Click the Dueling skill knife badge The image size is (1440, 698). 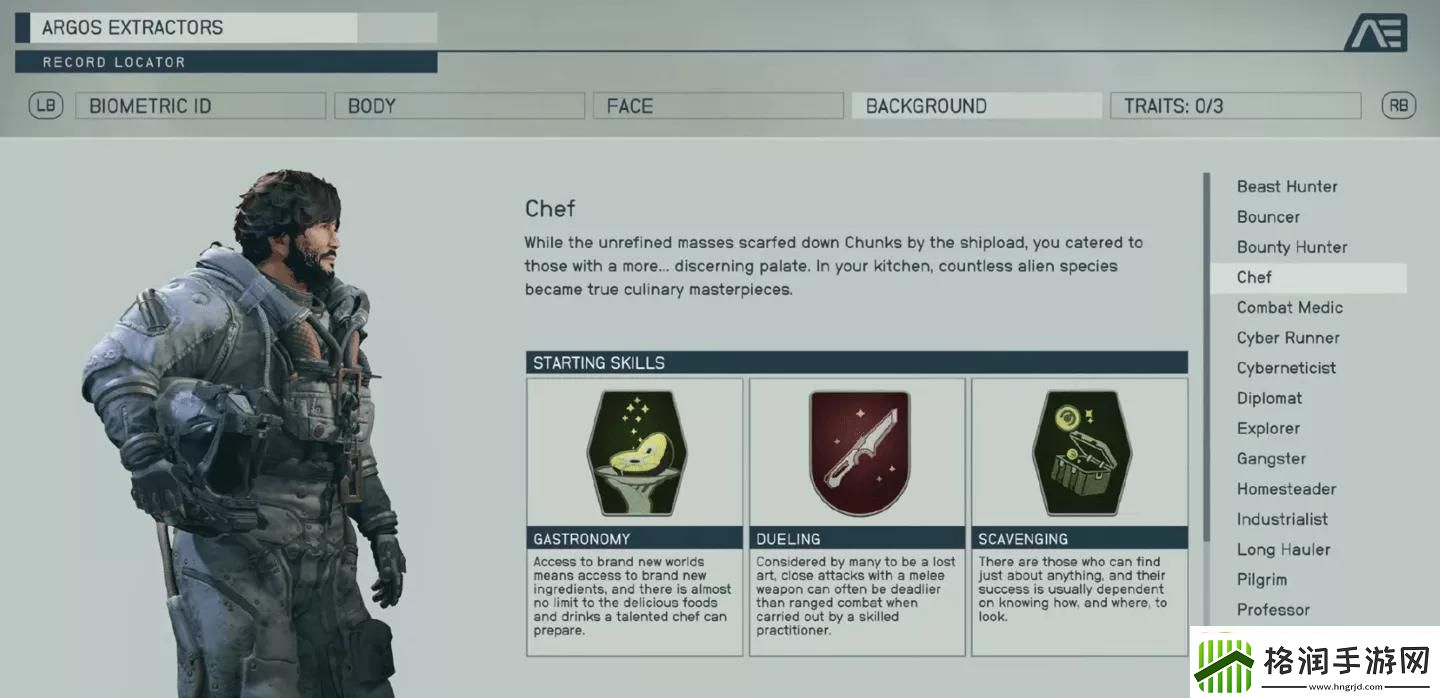(x=858, y=453)
